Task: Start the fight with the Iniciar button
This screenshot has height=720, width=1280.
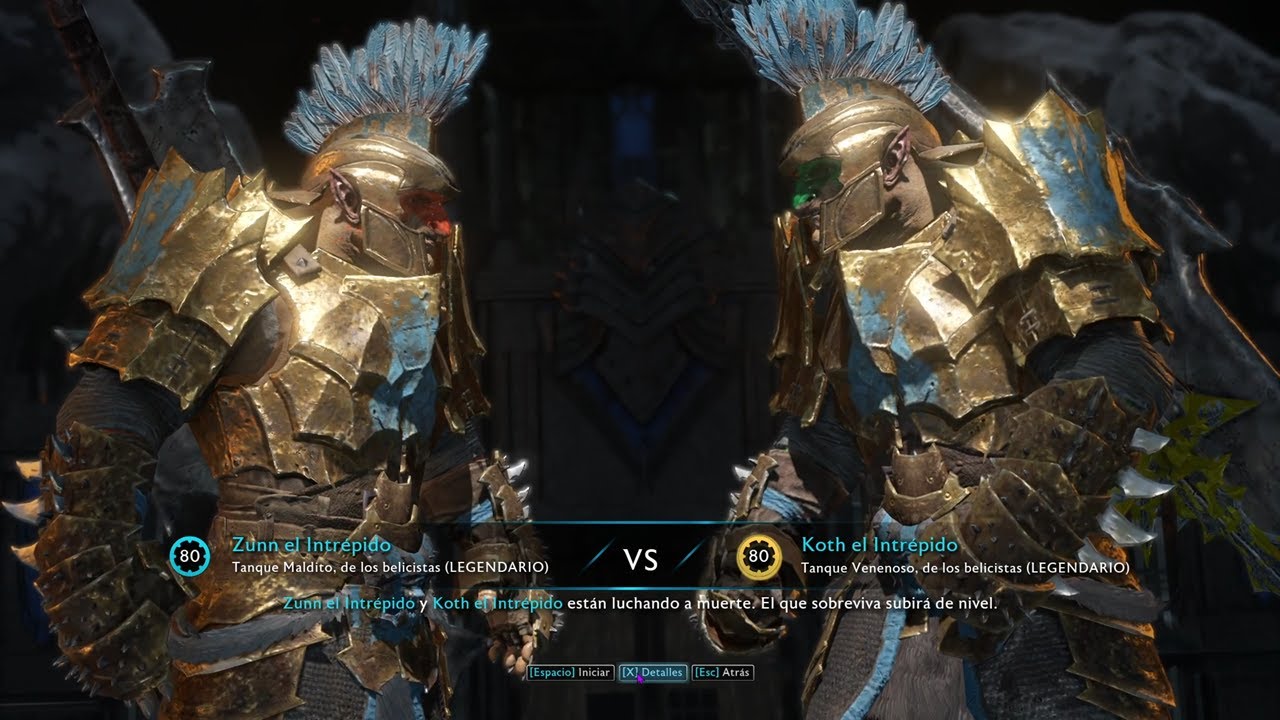Action: pyautogui.click(x=570, y=673)
